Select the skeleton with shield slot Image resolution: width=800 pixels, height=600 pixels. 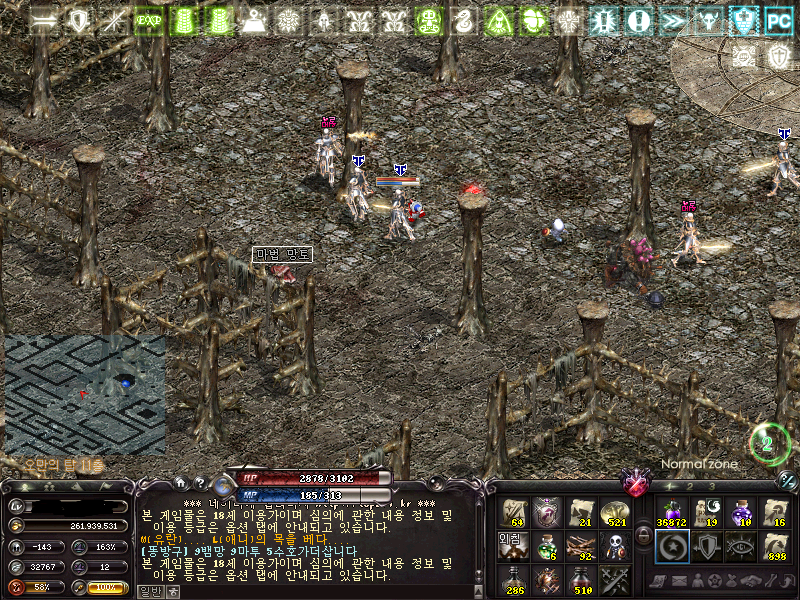[616, 546]
